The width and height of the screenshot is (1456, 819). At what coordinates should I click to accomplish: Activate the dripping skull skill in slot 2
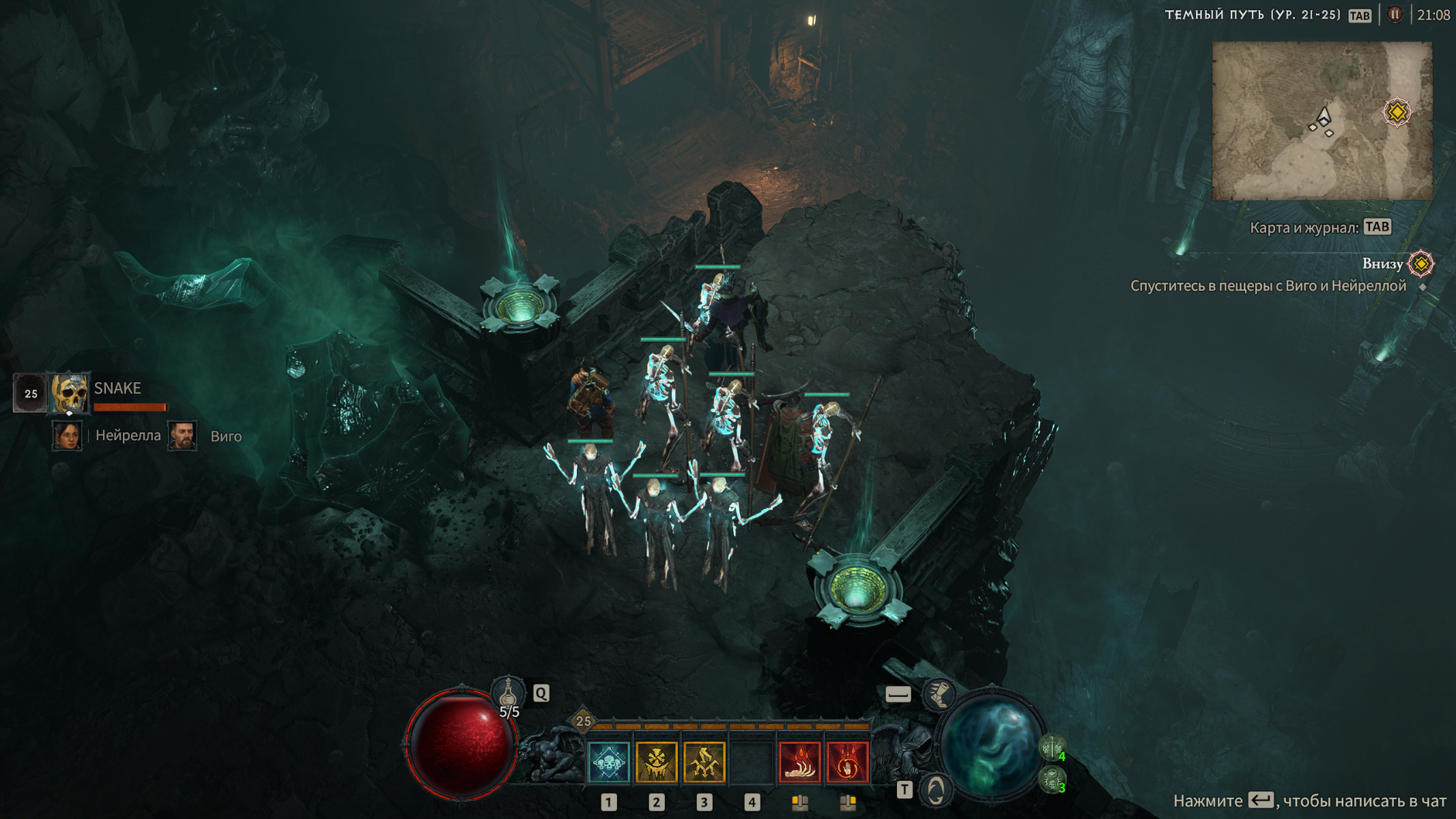(x=656, y=762)
